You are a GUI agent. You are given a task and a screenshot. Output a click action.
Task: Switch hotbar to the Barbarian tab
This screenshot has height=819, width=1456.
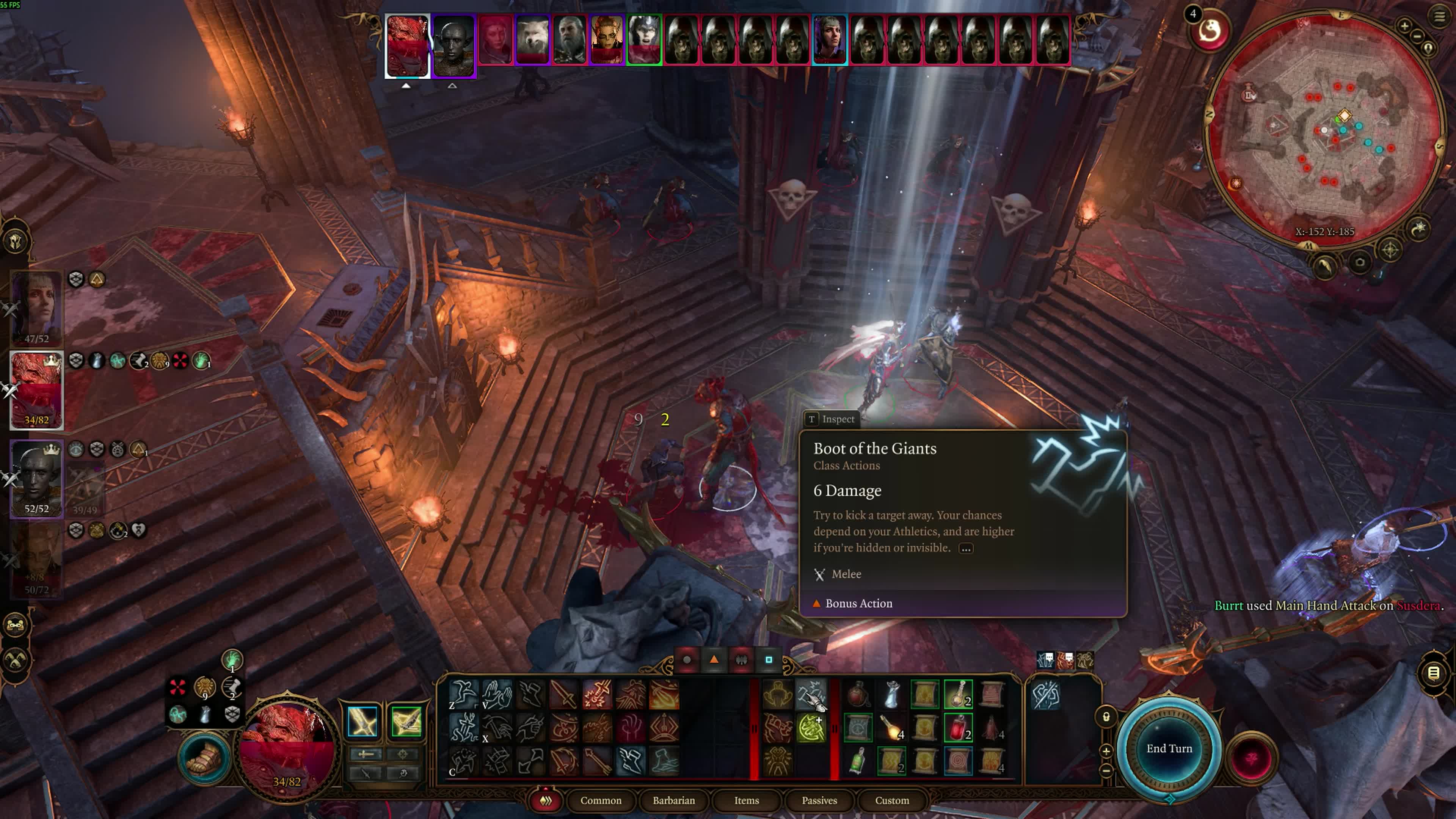[x=674, y=800]
